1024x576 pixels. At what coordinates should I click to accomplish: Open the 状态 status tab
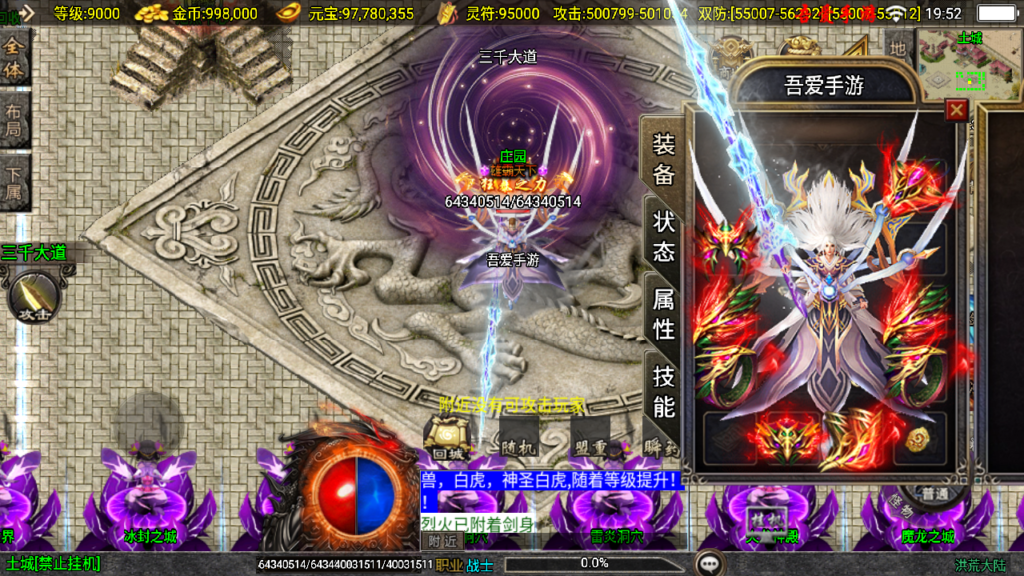coord(664,236)
